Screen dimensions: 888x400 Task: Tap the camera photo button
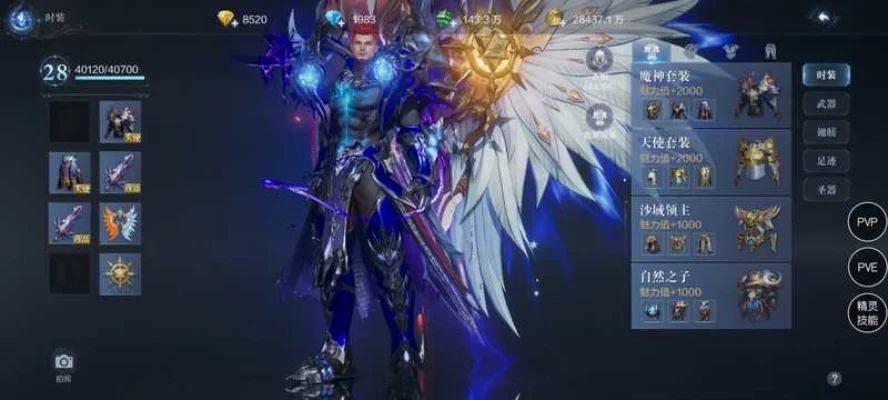point(64,363)
